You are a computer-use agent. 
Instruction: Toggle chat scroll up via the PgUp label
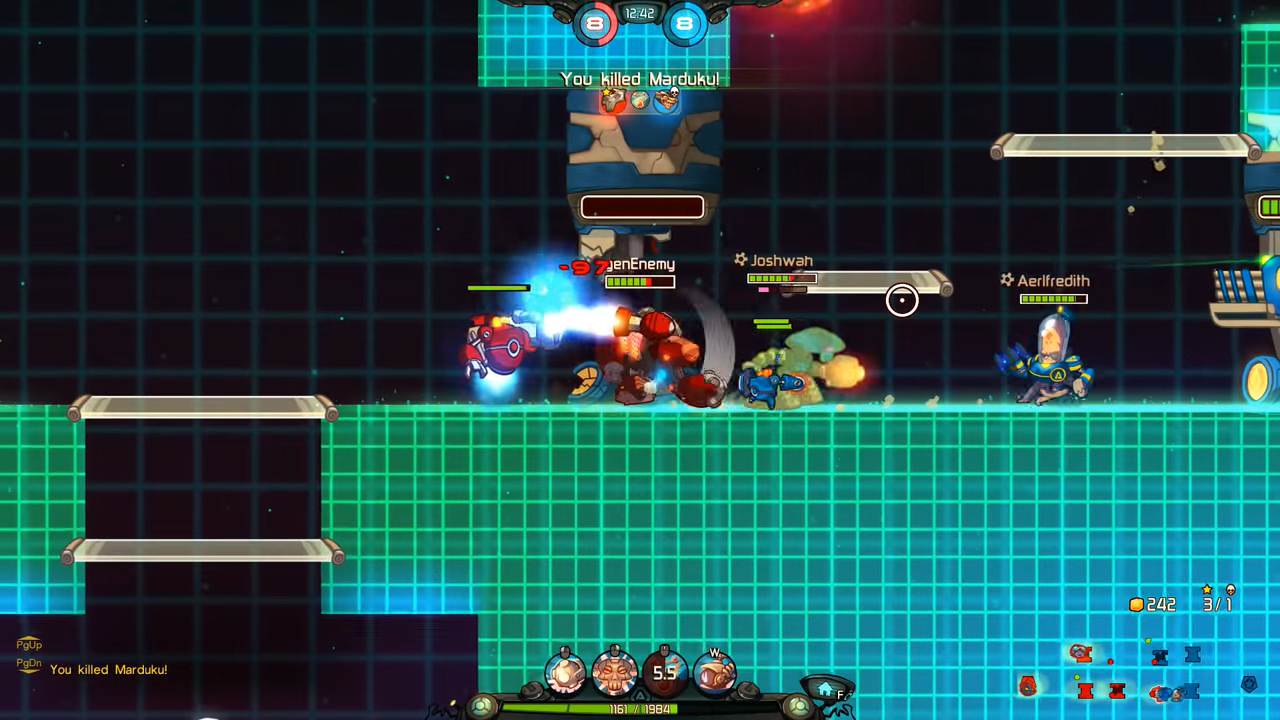pos(28,646)
